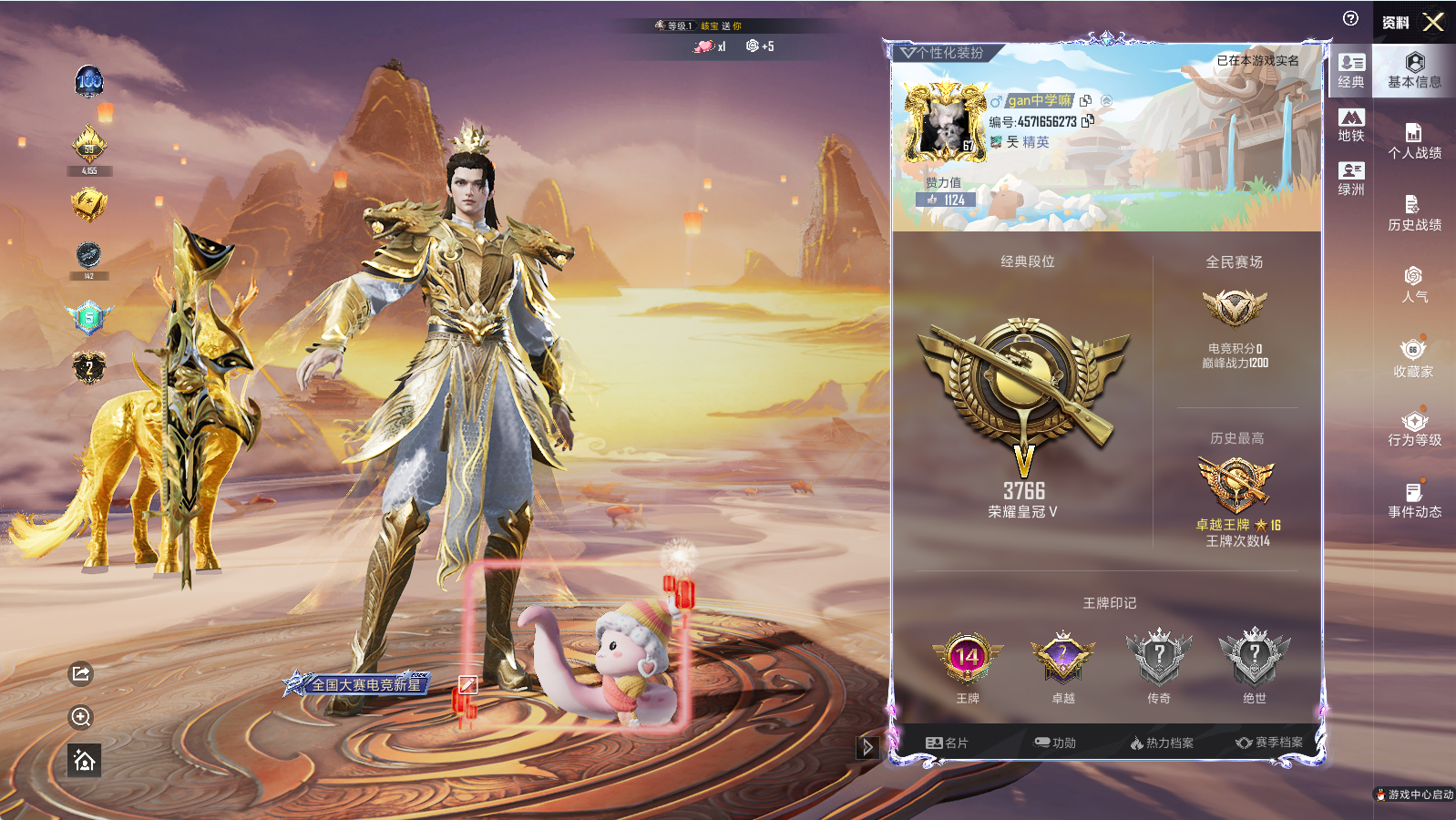Switch to the 地铁 metro mode tab
Image resolution: width=1456 pixels, height=820 pixels.
point(1351,125)
